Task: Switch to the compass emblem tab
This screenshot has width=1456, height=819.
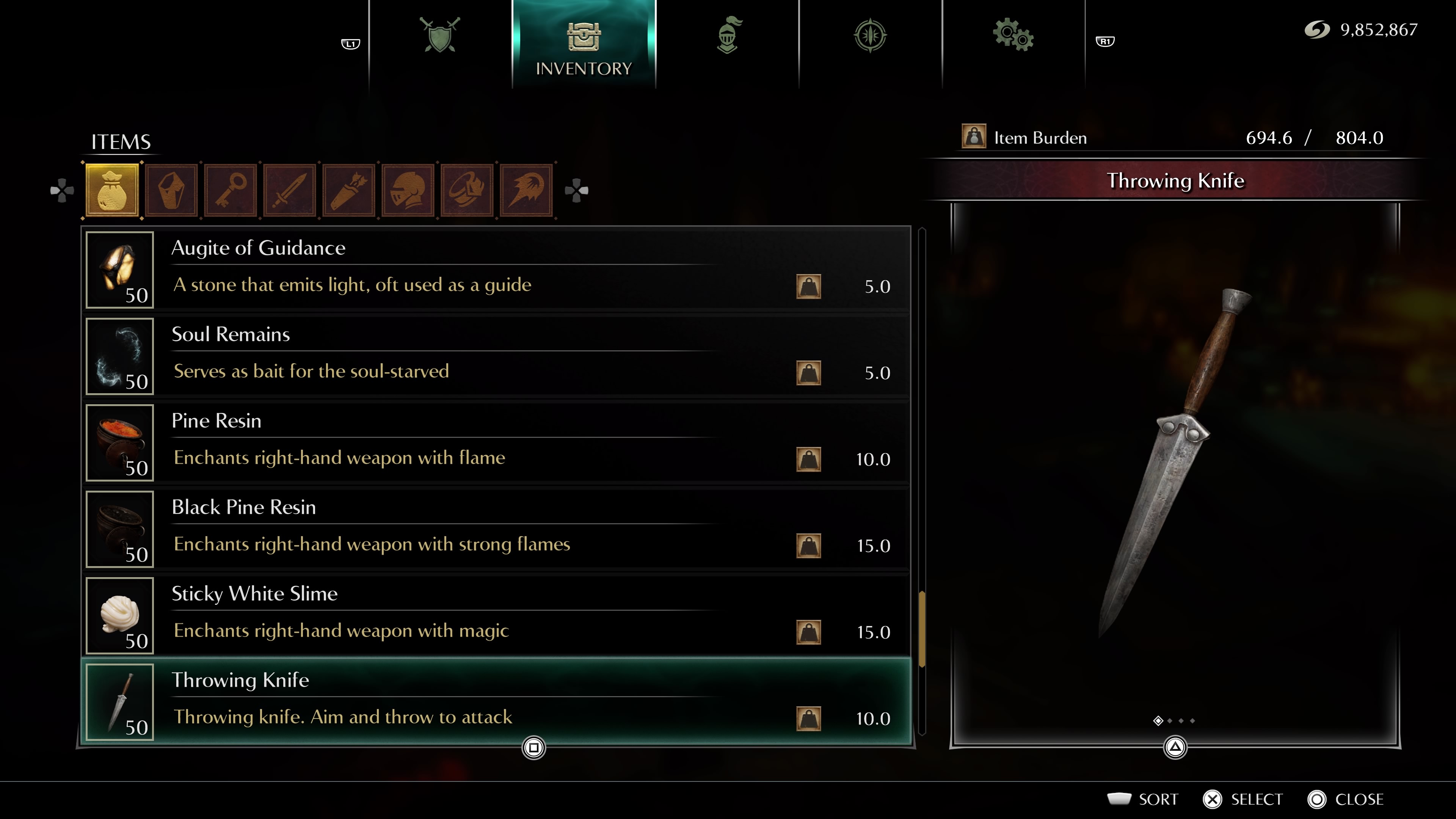Action: click(x=870, y=35)
